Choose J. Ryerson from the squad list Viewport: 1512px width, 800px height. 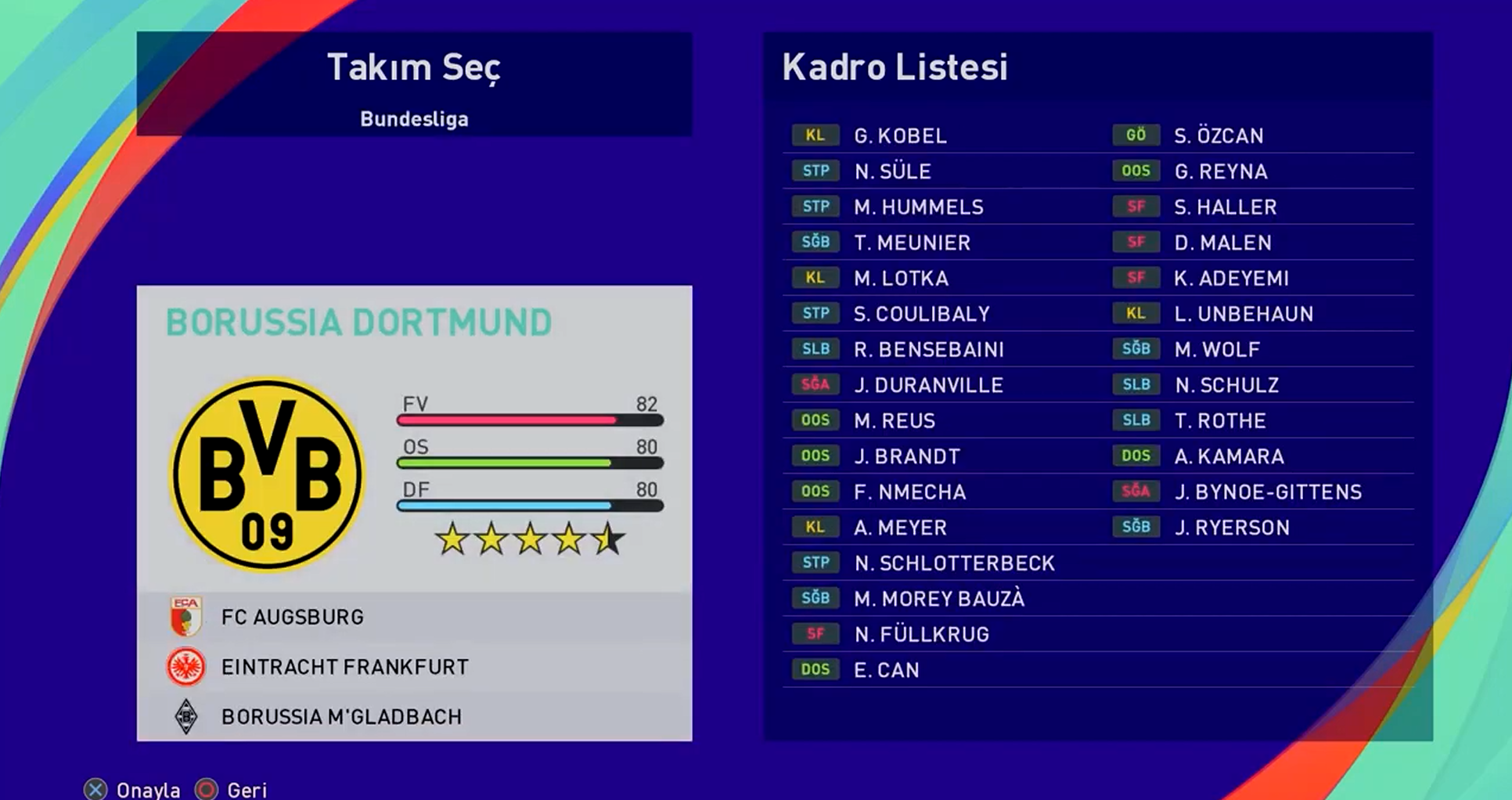click(1232, 528)
